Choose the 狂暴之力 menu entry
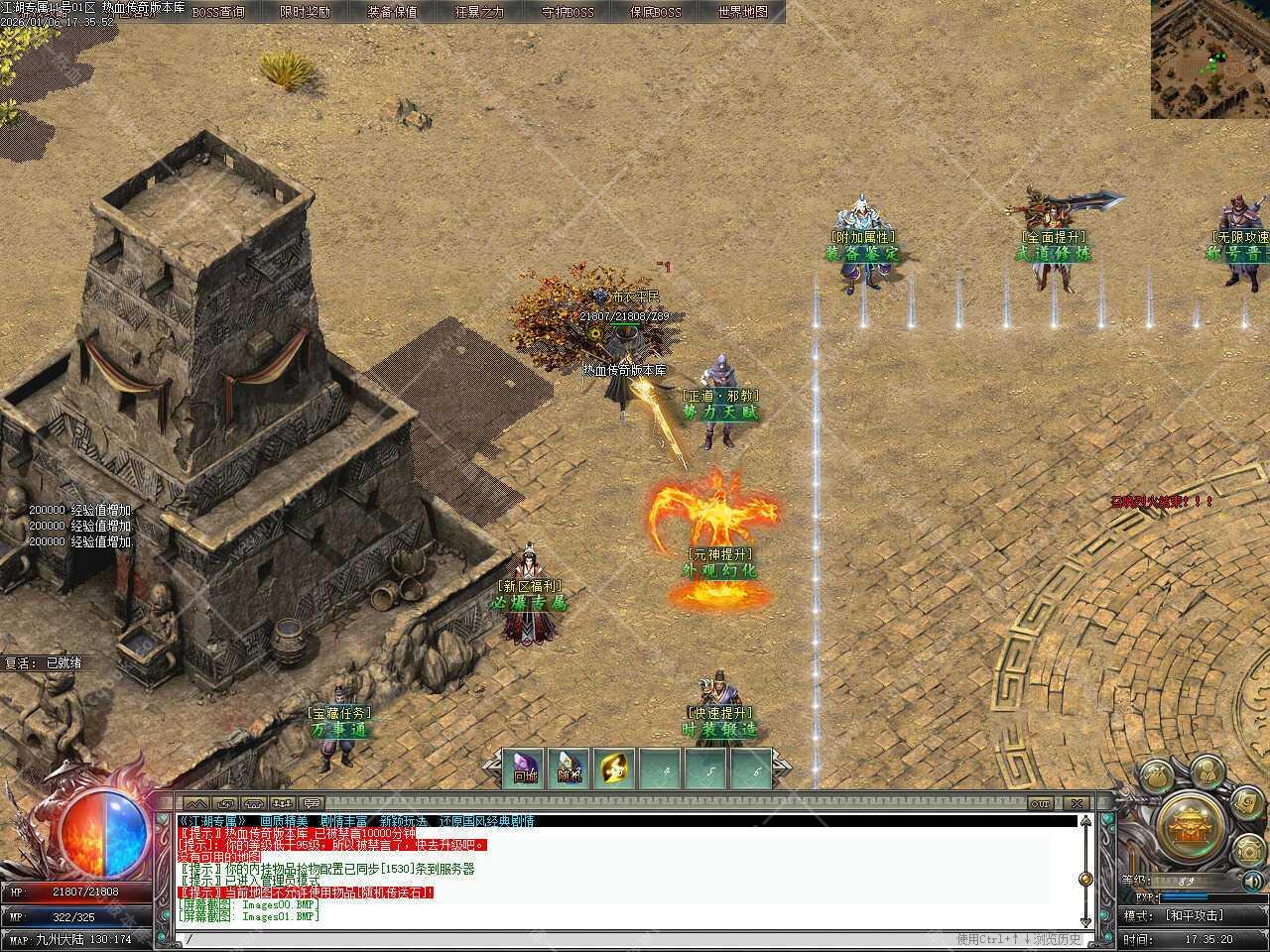Viewport: 1270px width, 952px height. (x=479, y=12)
